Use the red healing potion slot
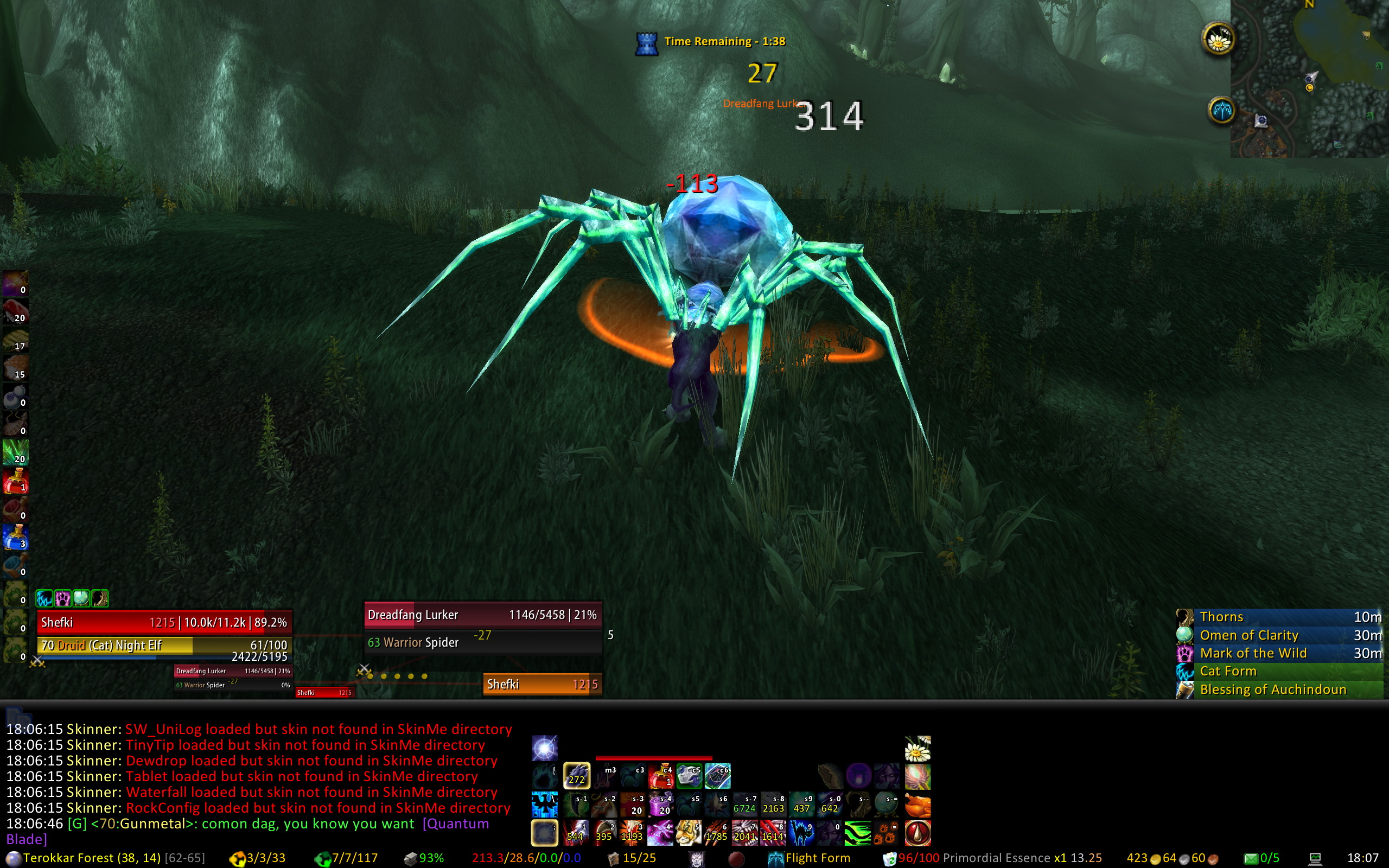The width and height of the screenshot is (1389, 868). point(661,776)
